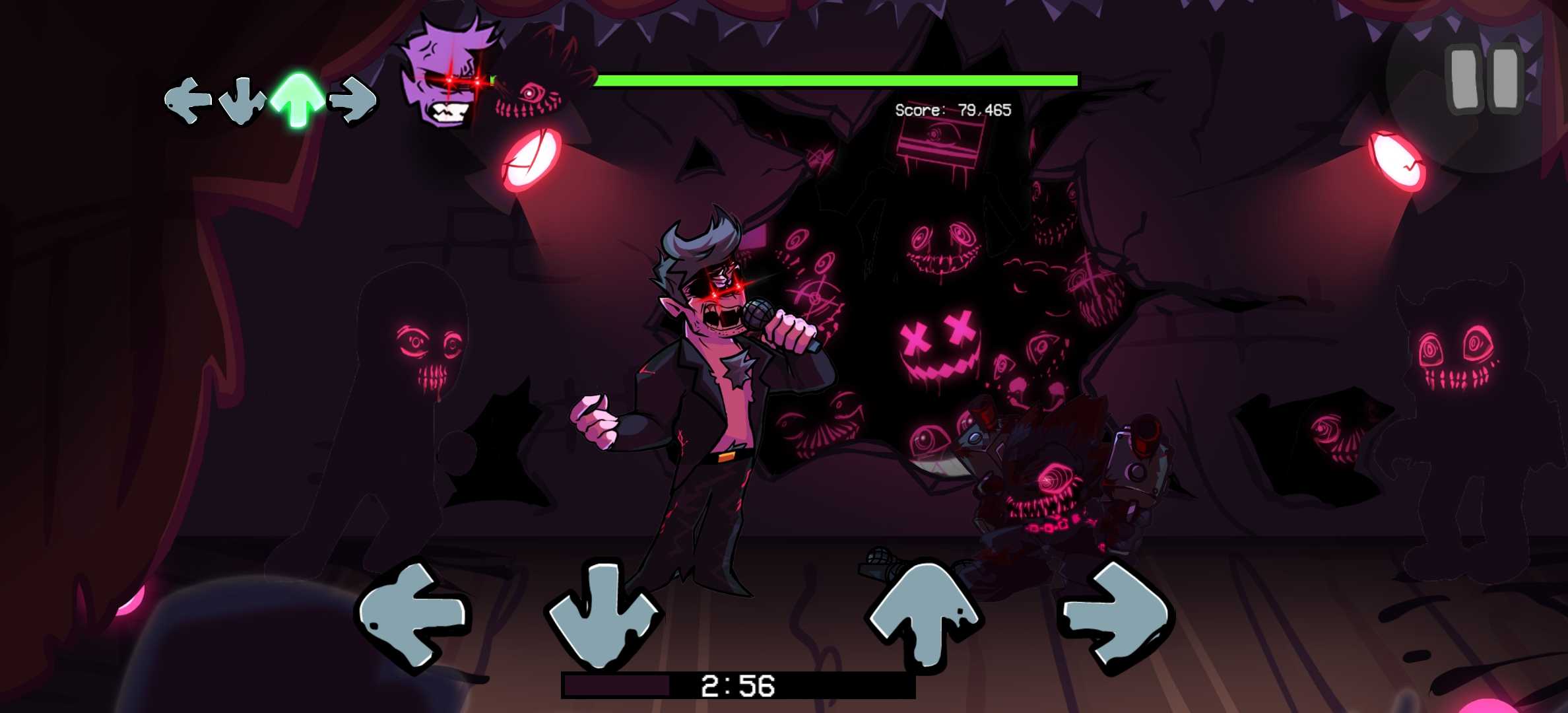Hit the large left arrow note button
This screenshot has width=1568, height=713.
pos(414,614)
